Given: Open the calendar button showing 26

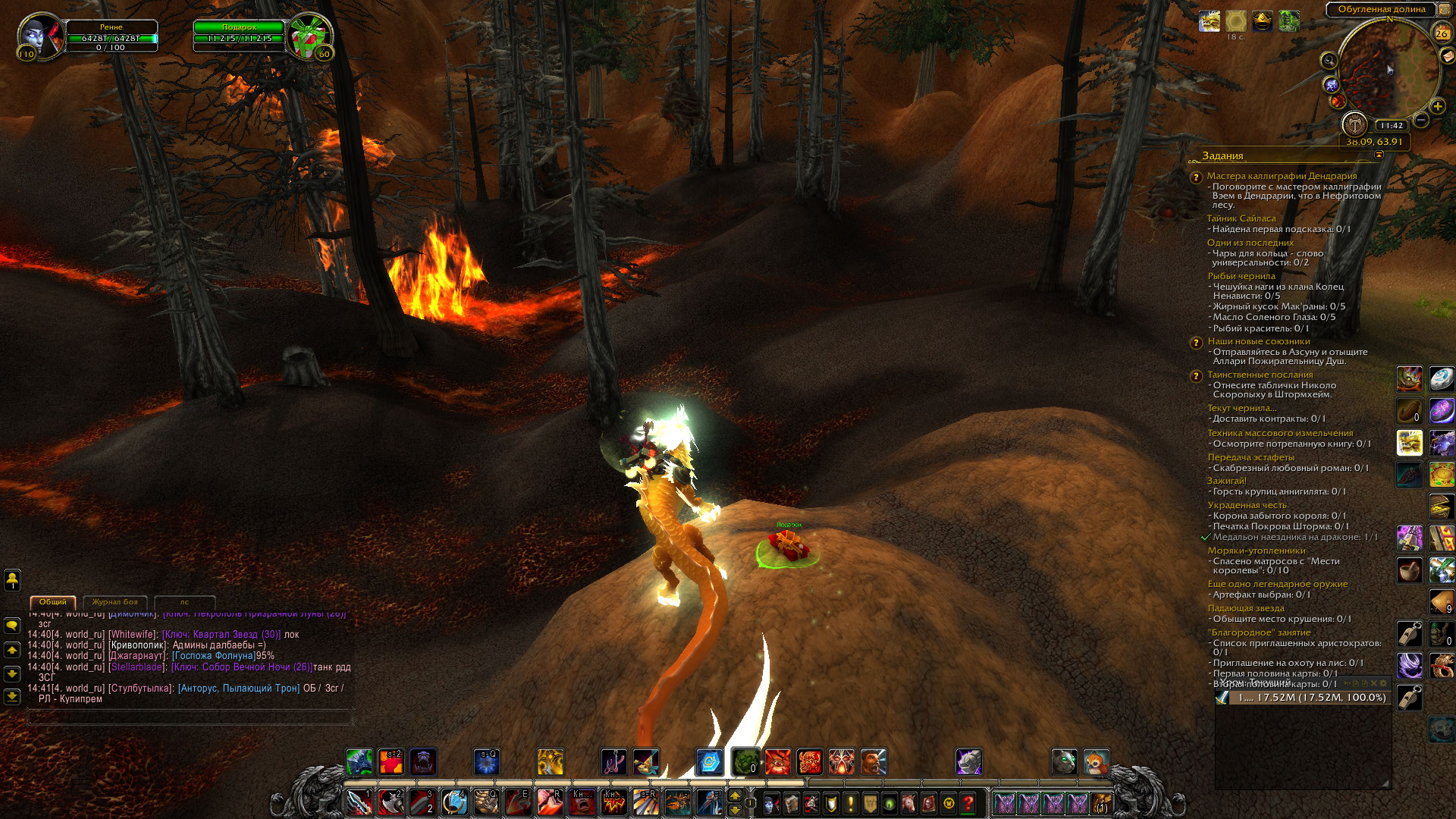Looking at the screenshot, I should pyautogui.click(x=1441, y=33).
